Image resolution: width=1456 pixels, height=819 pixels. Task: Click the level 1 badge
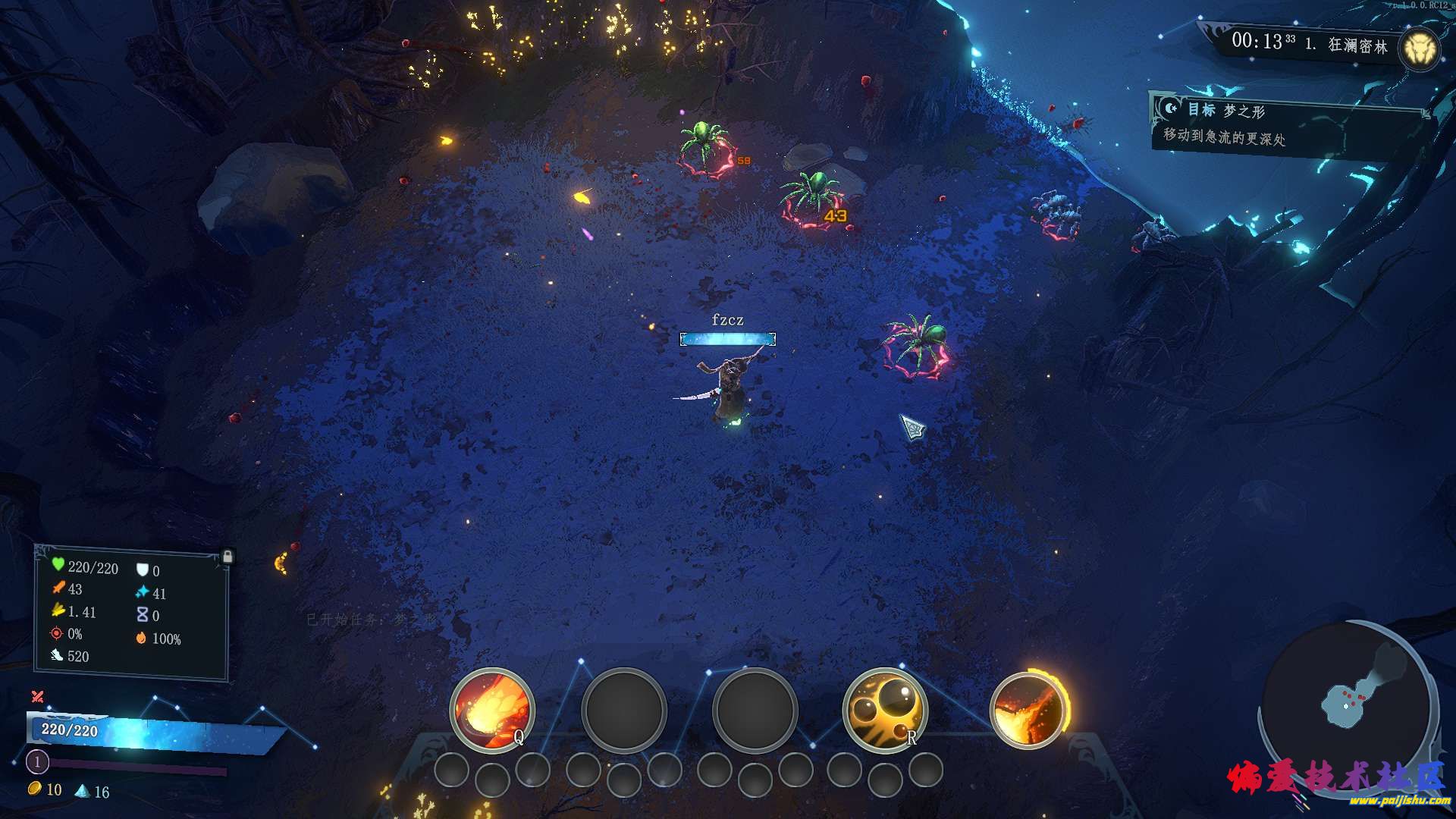pos(37,761)
